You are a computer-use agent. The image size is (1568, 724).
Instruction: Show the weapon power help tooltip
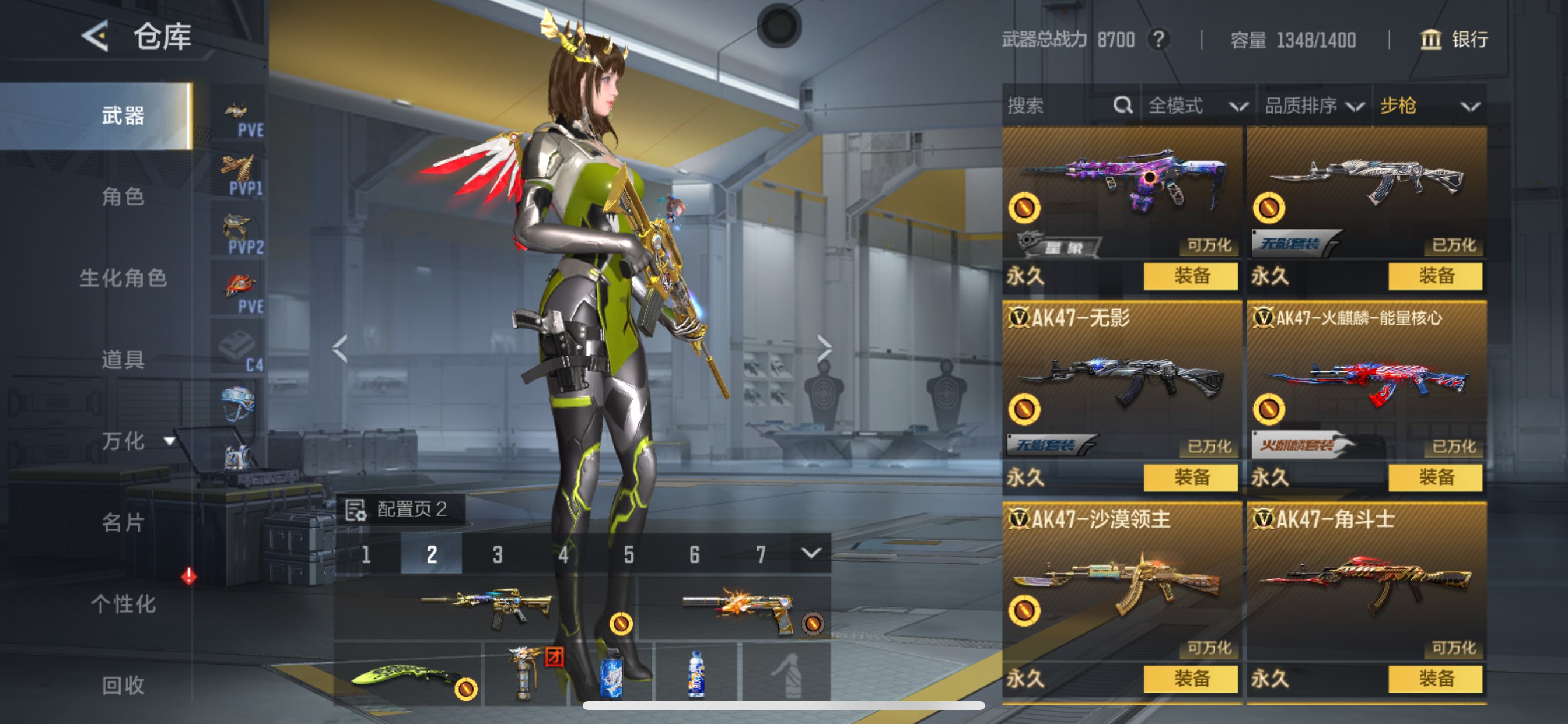tap(1158, 40)
